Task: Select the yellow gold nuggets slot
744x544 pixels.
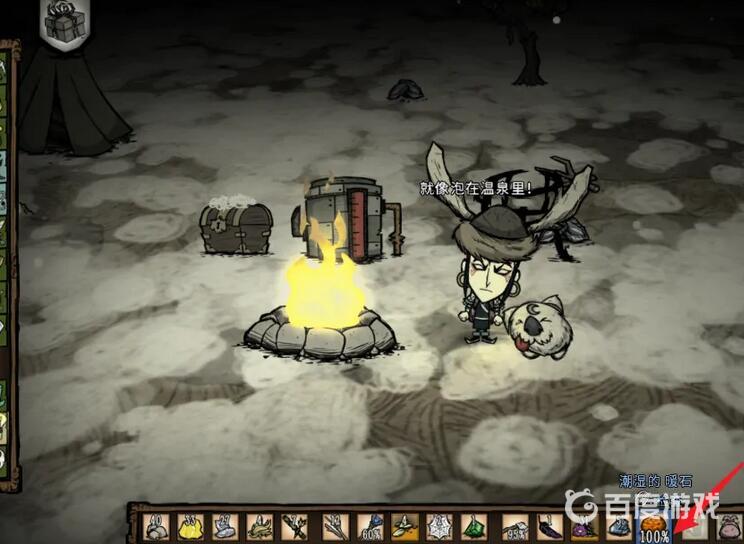Action: [190, 525]
